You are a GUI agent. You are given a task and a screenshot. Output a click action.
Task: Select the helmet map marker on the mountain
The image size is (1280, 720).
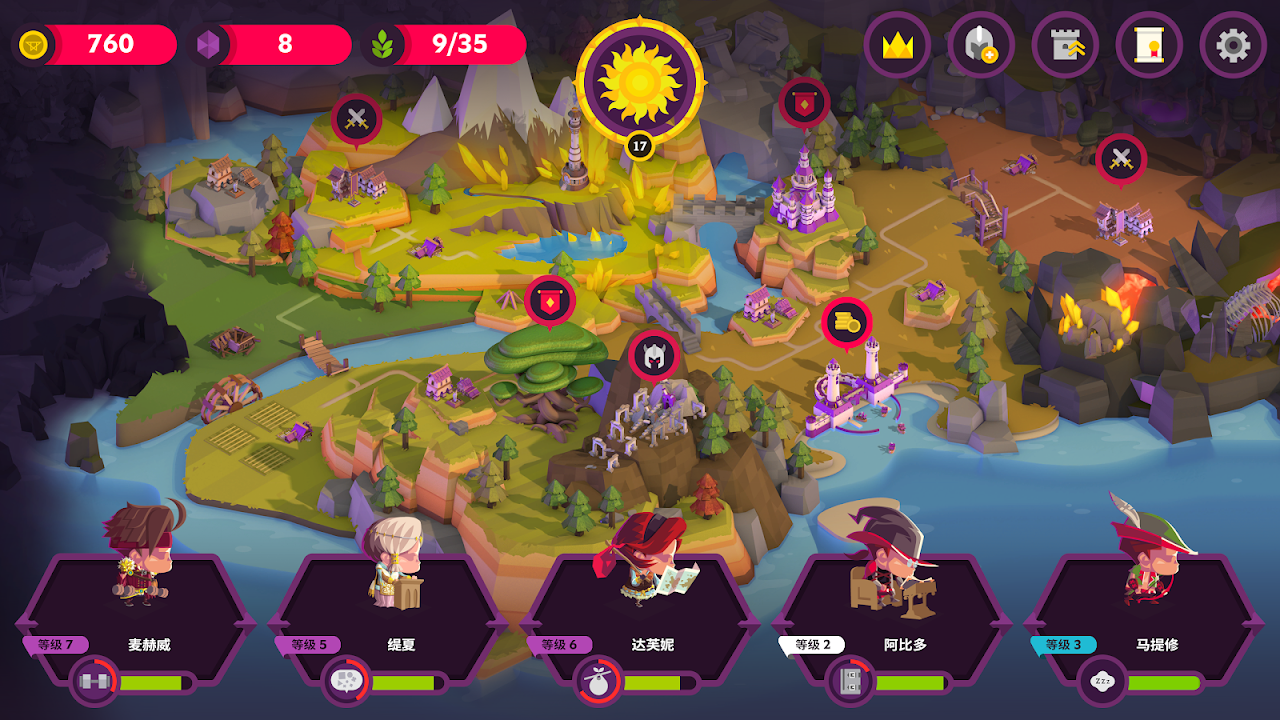pyautogui.click(x=654, y=355)
